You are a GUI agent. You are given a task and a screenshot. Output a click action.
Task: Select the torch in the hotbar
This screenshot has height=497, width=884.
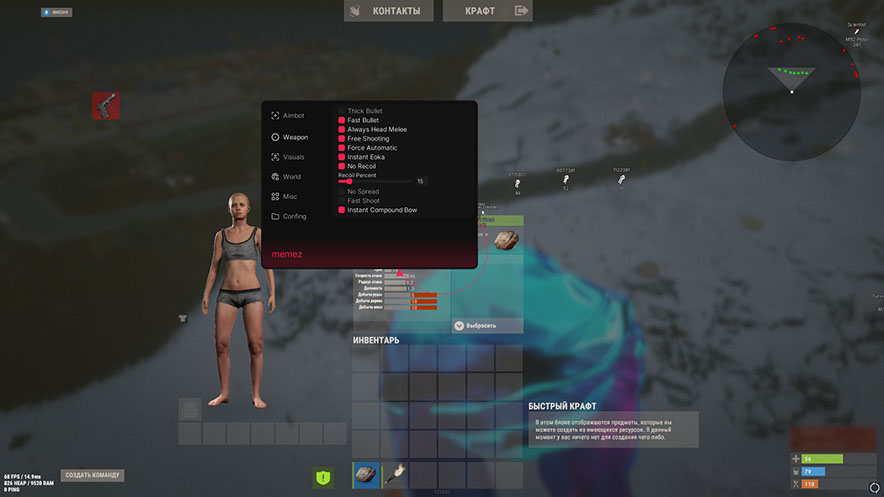[395, 474]
